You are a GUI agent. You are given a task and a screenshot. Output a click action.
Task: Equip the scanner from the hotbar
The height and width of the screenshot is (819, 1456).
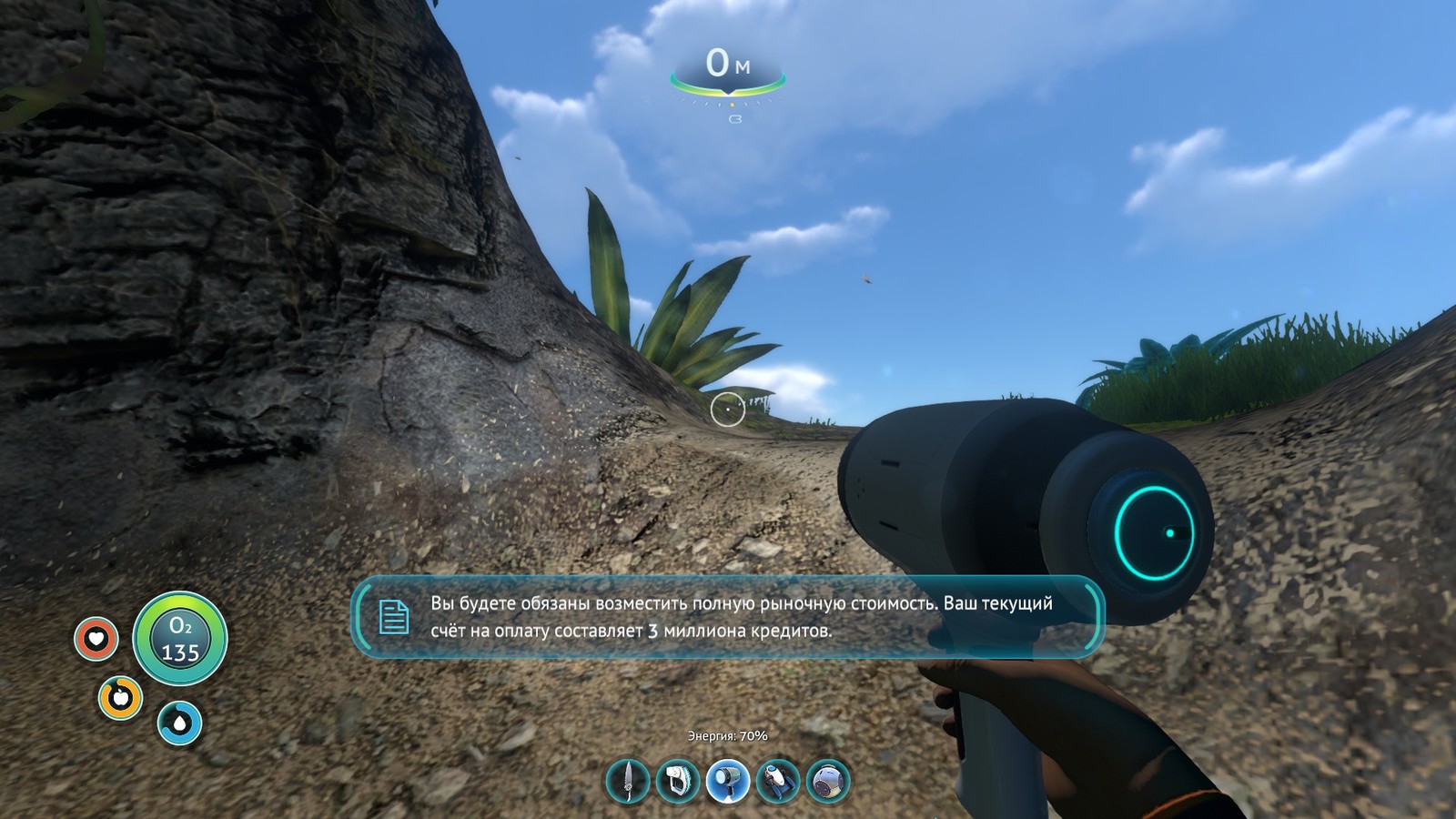click(678, 781)
